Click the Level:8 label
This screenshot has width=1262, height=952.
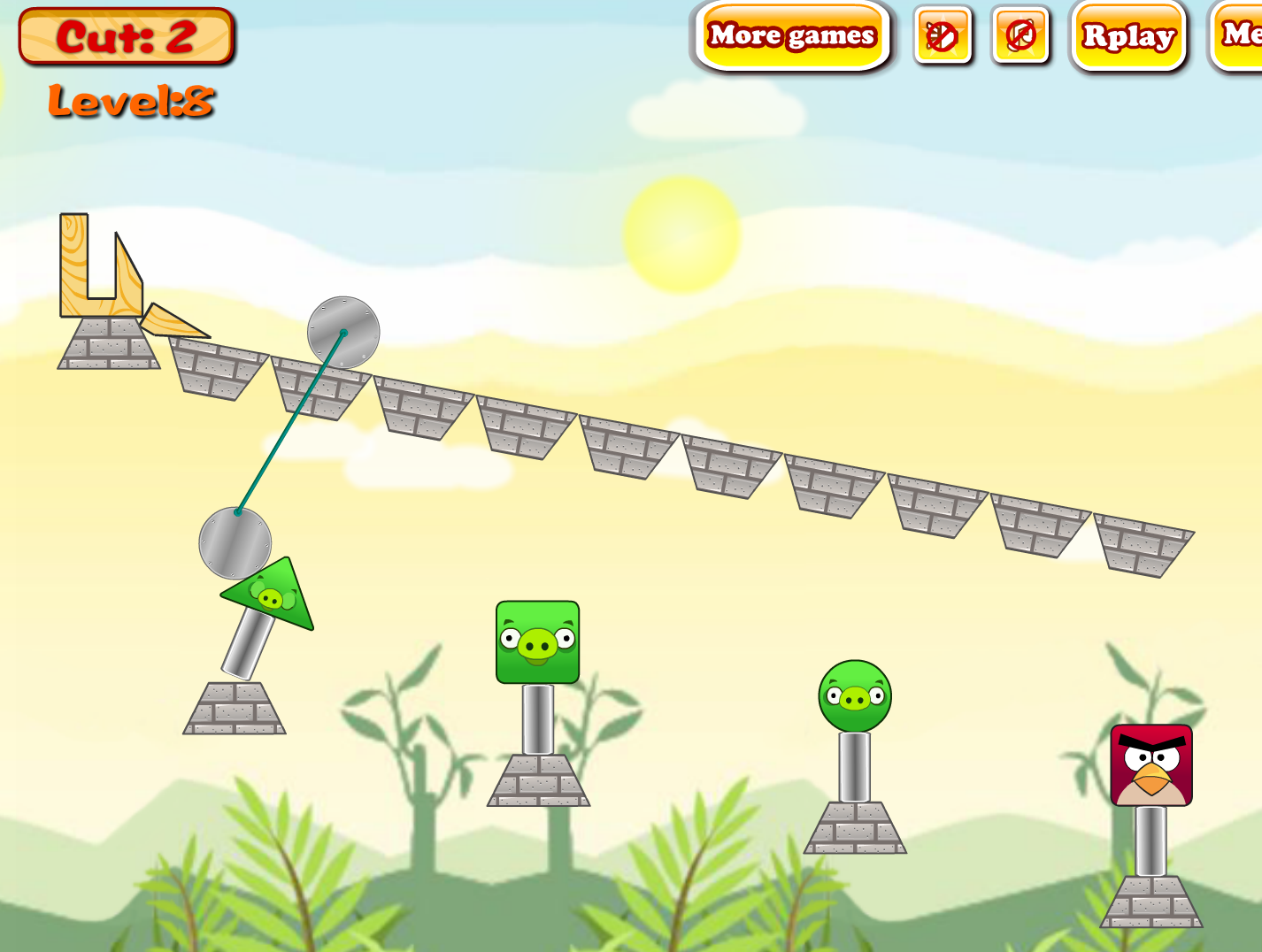coord(133,102)
